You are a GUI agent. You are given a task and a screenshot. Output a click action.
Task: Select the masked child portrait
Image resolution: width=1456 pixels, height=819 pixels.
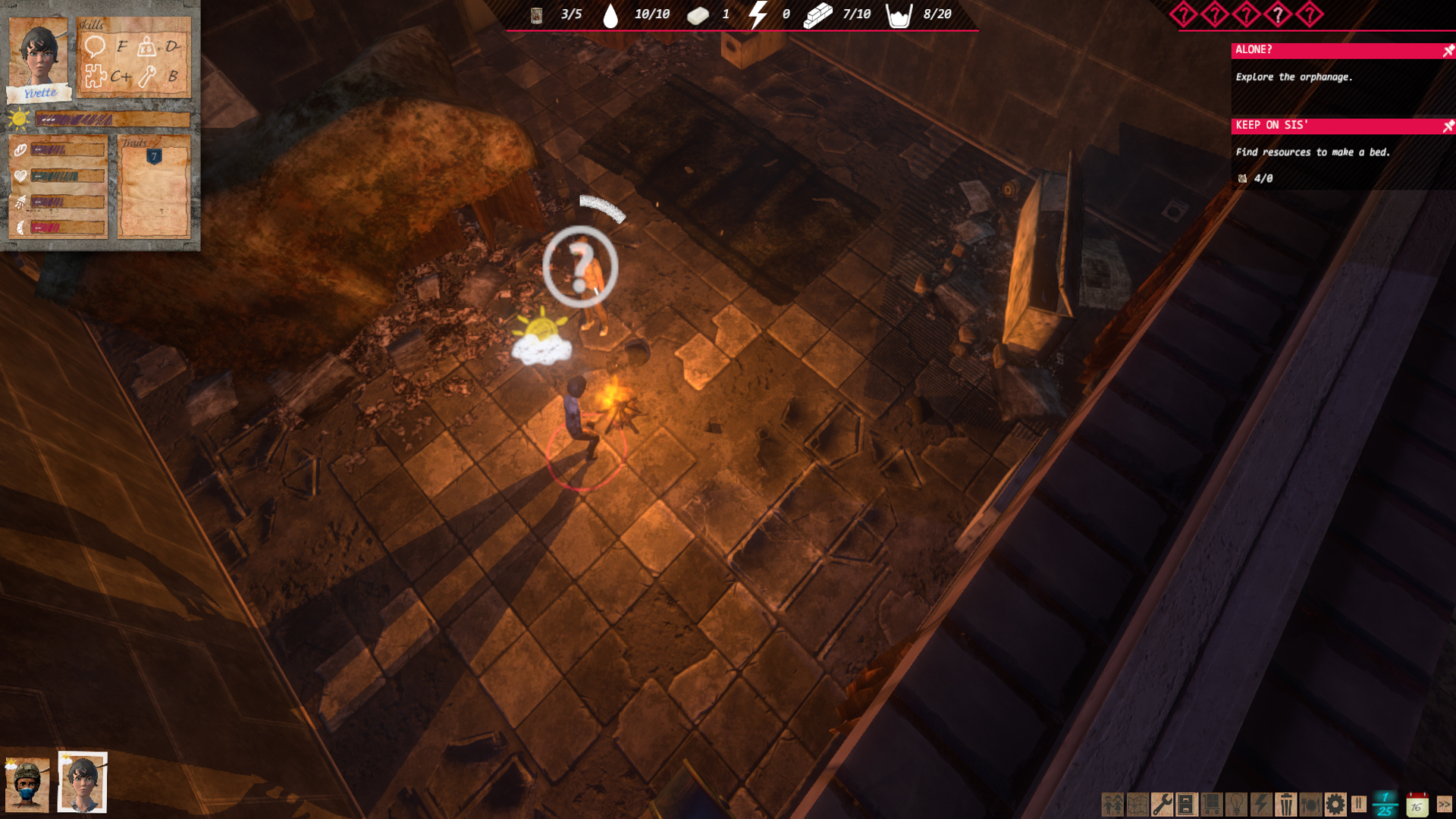point(27,785)
